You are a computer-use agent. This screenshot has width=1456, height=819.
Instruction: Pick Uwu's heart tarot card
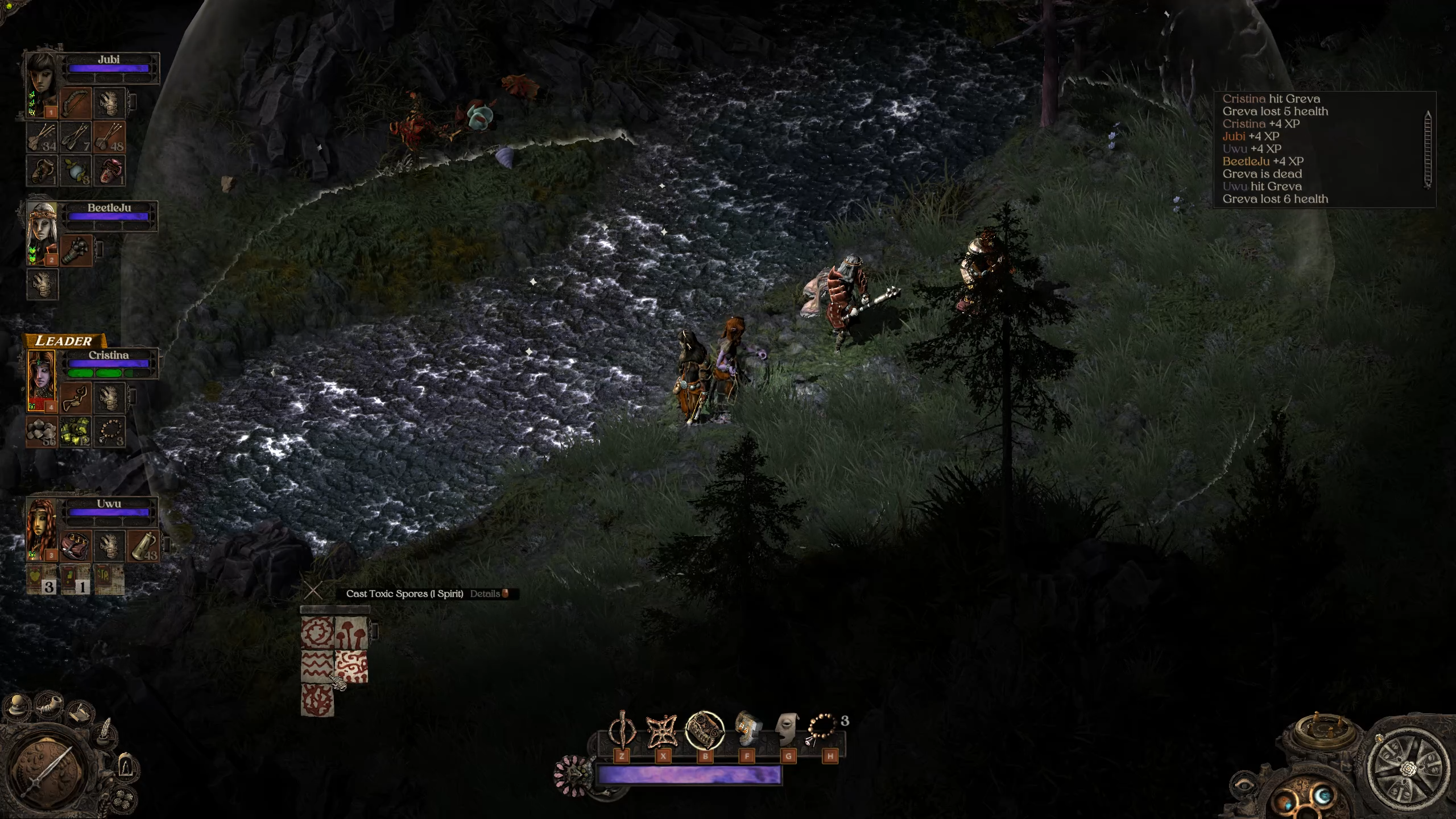point(42,579)
